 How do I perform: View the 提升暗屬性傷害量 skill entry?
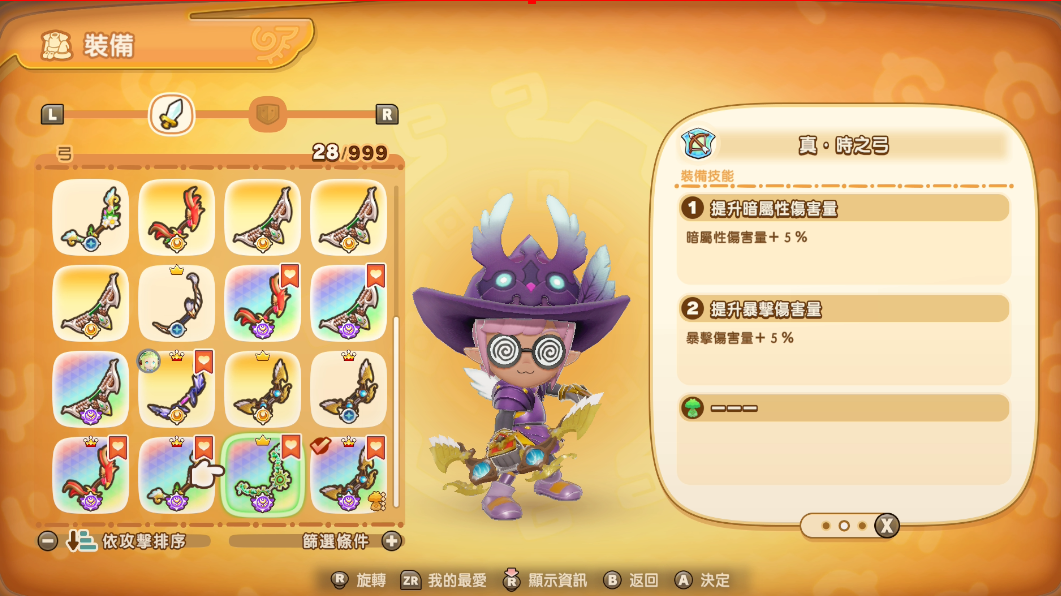[844, 208]
